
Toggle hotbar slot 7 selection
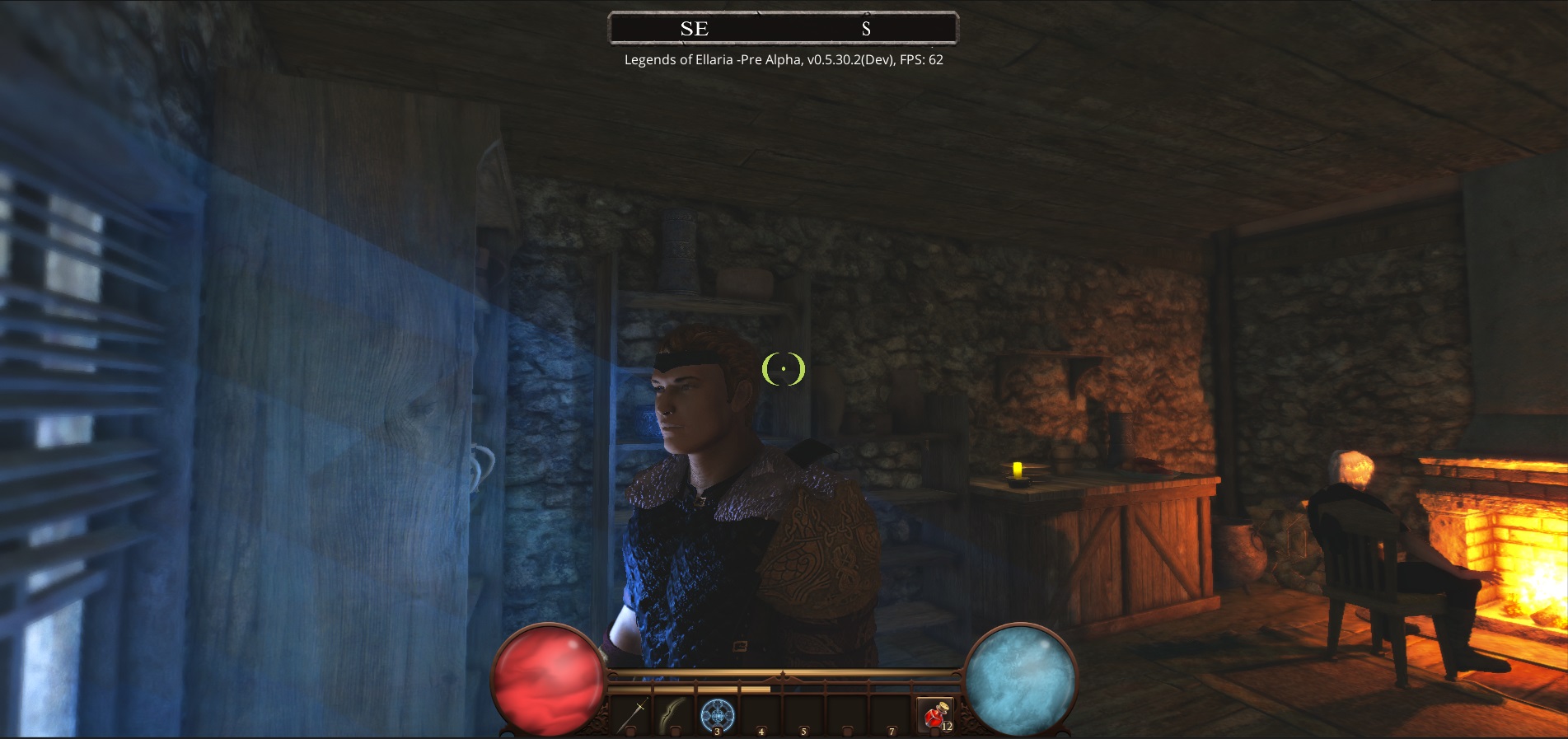pyautogui.click(x=892, y=715)
